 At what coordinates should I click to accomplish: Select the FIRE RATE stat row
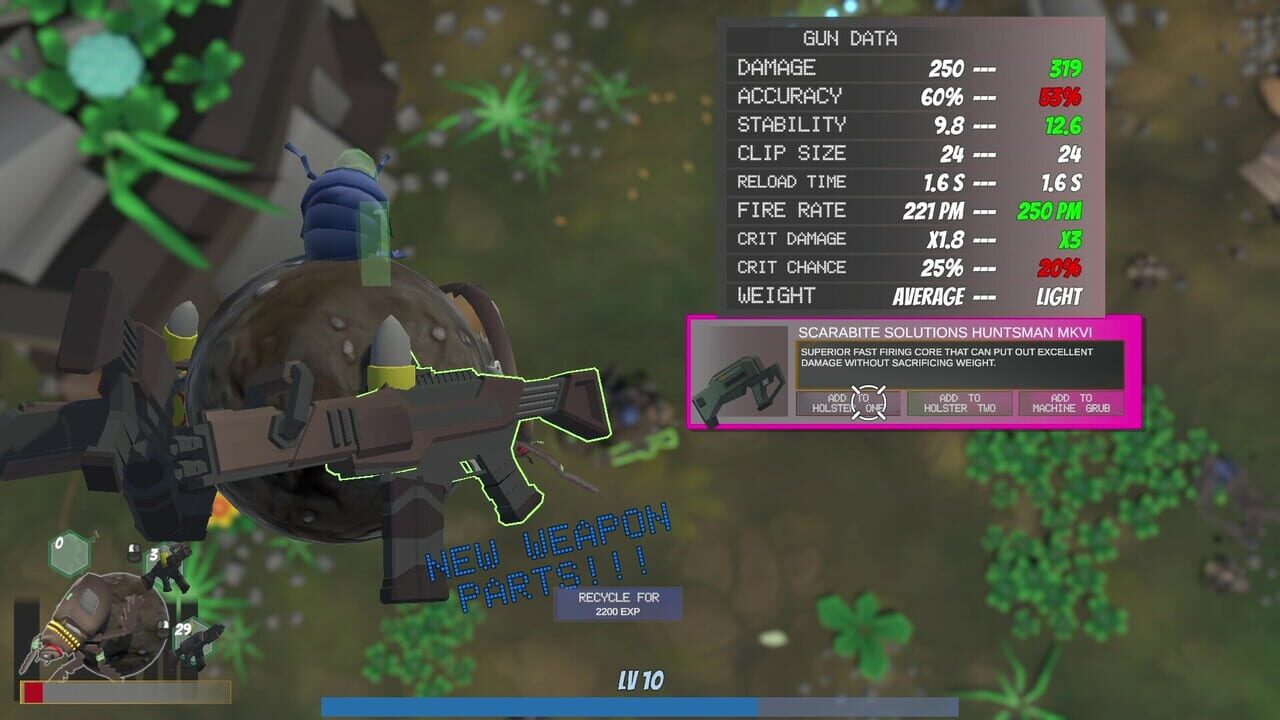tap(900, 211)
